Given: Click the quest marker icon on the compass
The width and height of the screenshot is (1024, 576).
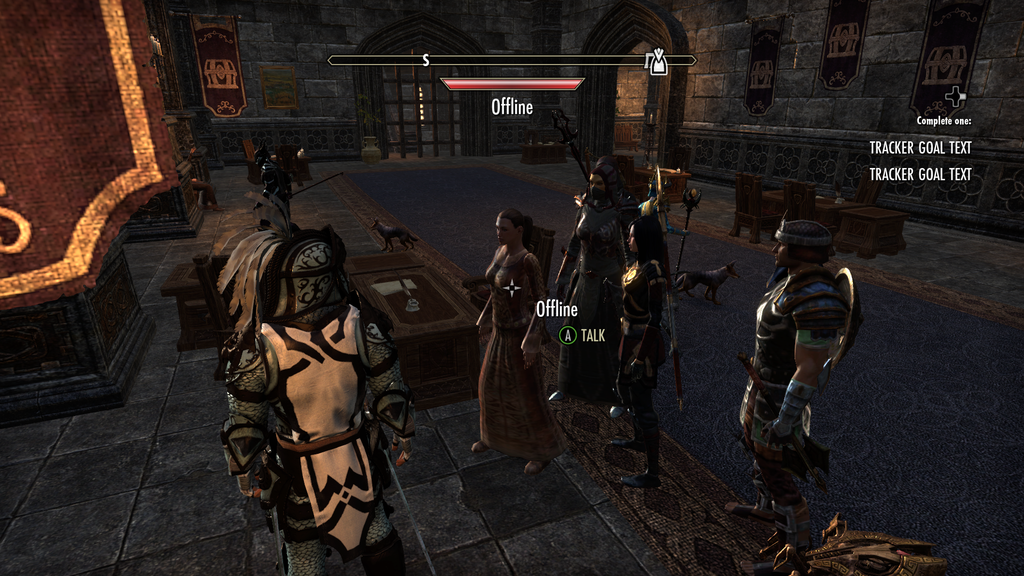Looking at the screenshot, I should (x=657, y=61).
